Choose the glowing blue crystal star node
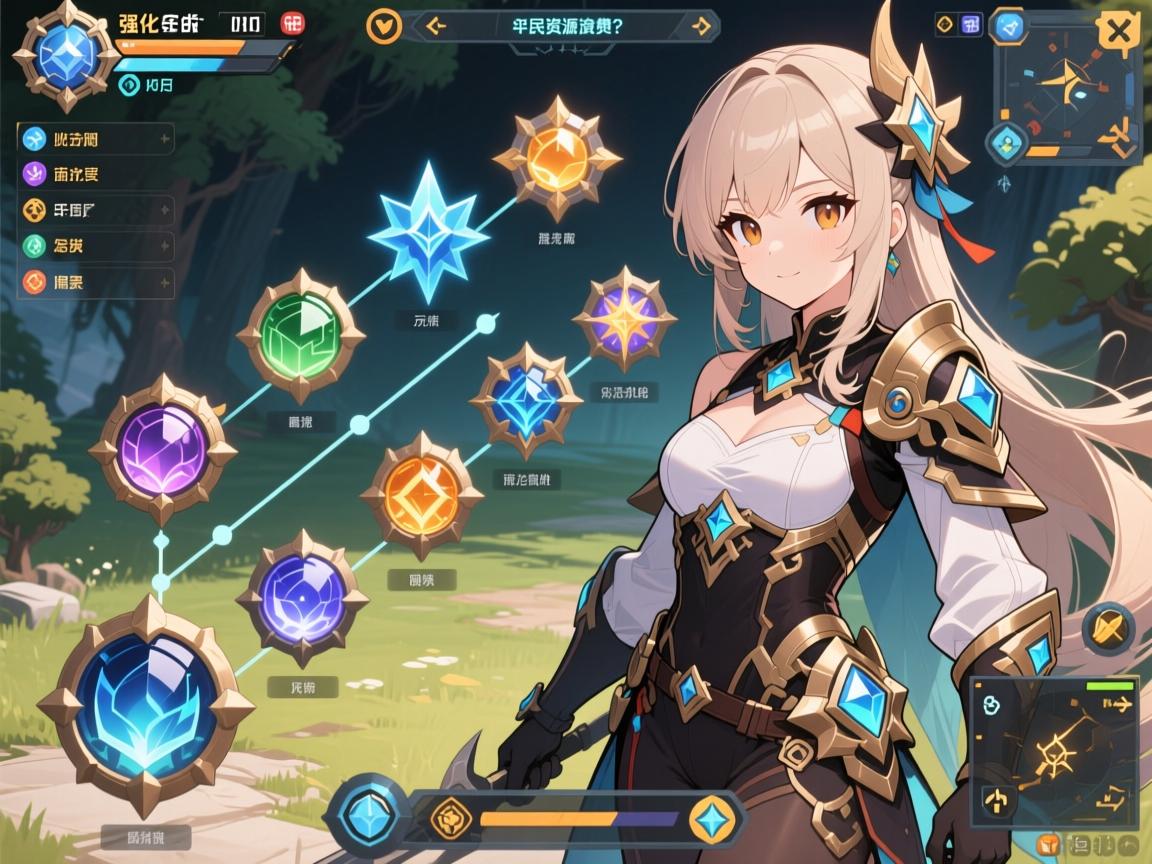 tap(428, 234)
